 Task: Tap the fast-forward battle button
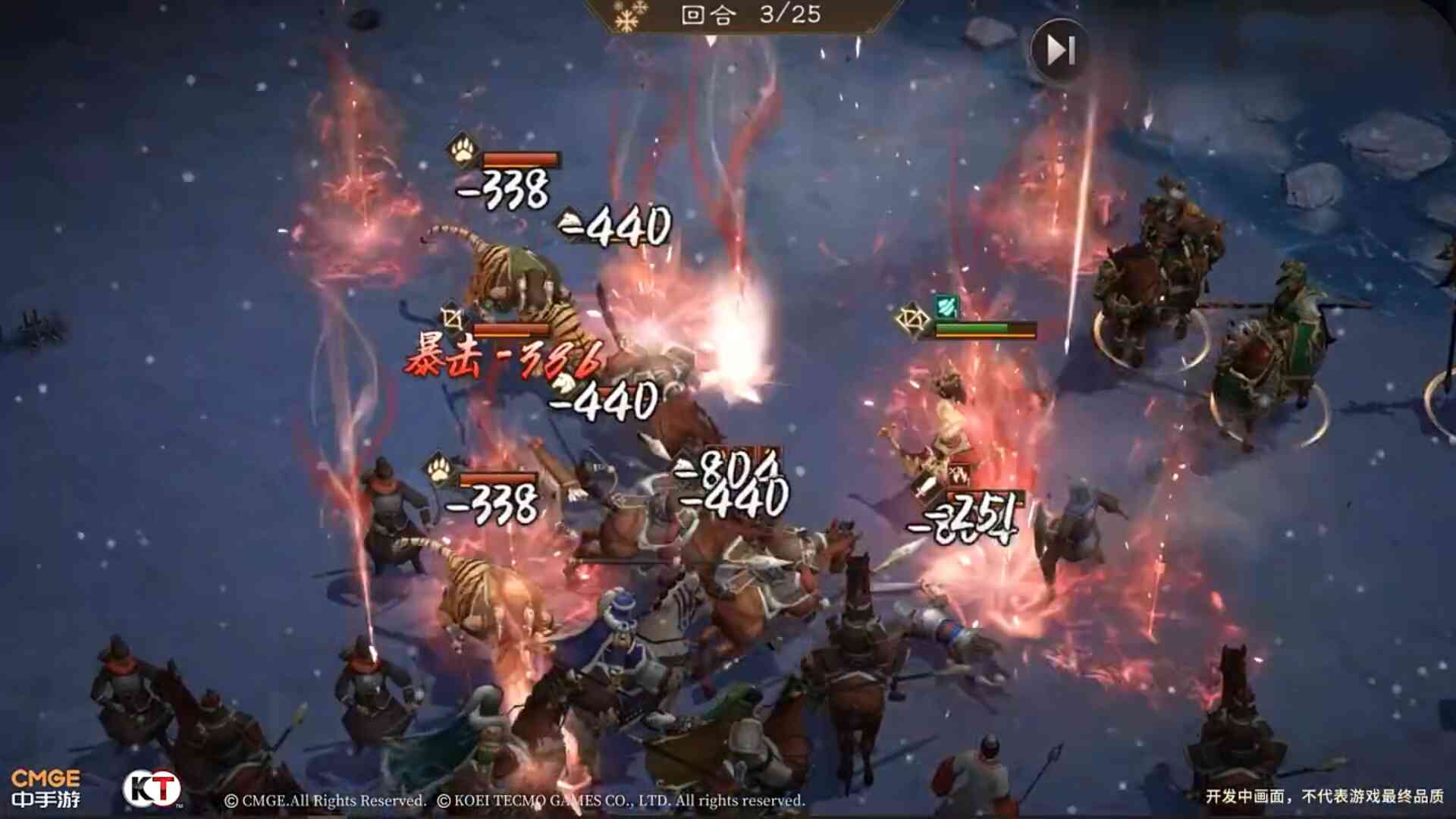pyautogui.click(x=1059, y=49)
